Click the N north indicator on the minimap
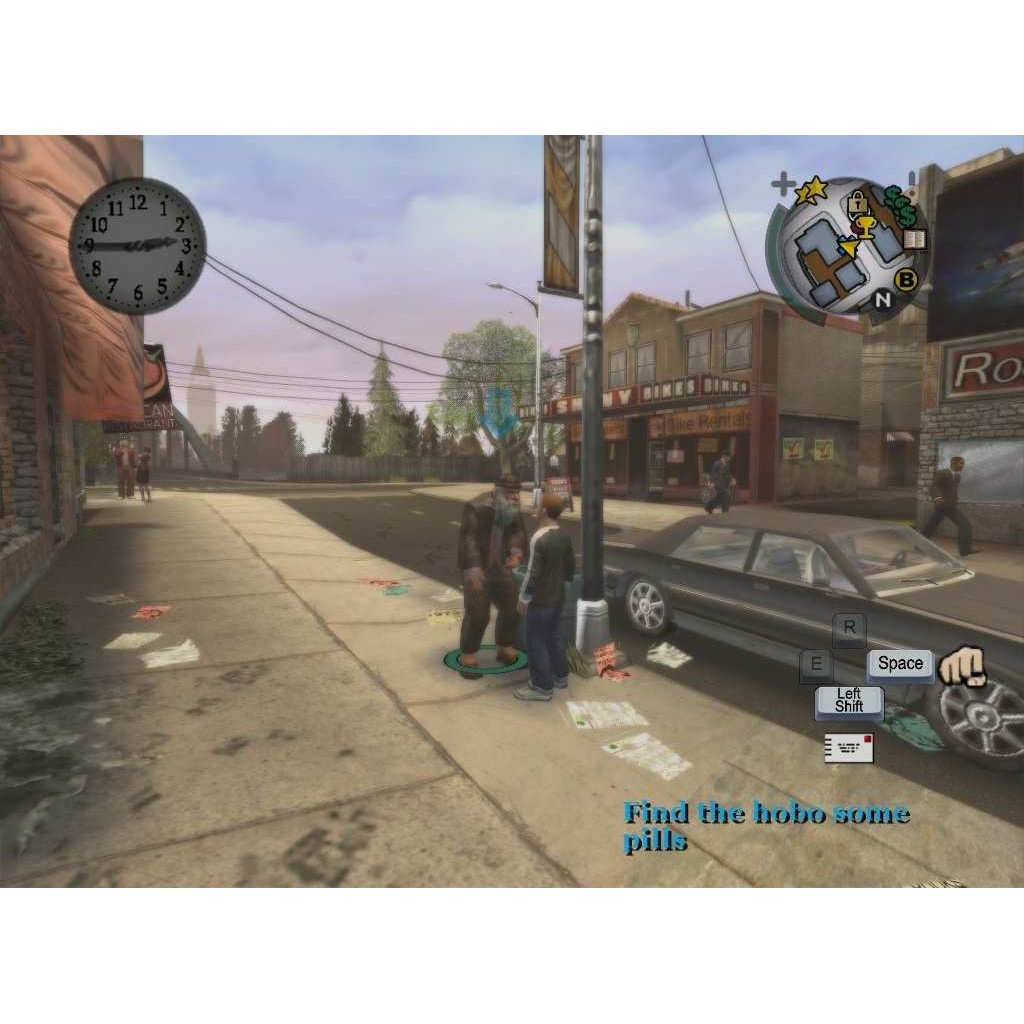The width and height of the screenshot is (1024, 1024). (883, 298)
